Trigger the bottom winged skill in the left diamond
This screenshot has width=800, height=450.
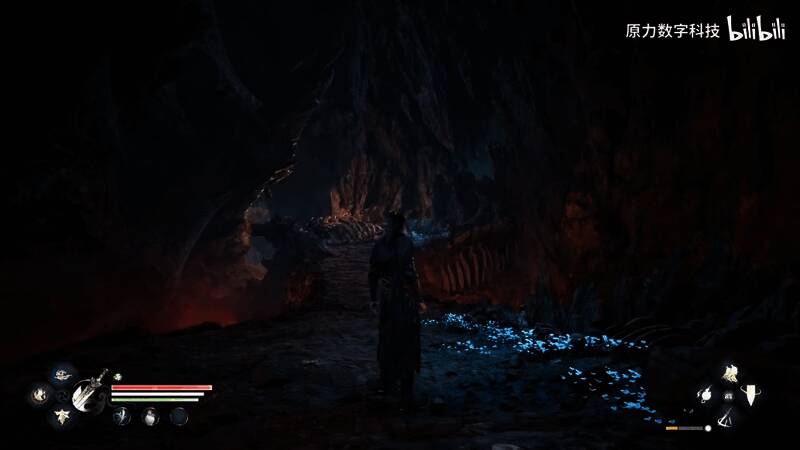point(62,415)
